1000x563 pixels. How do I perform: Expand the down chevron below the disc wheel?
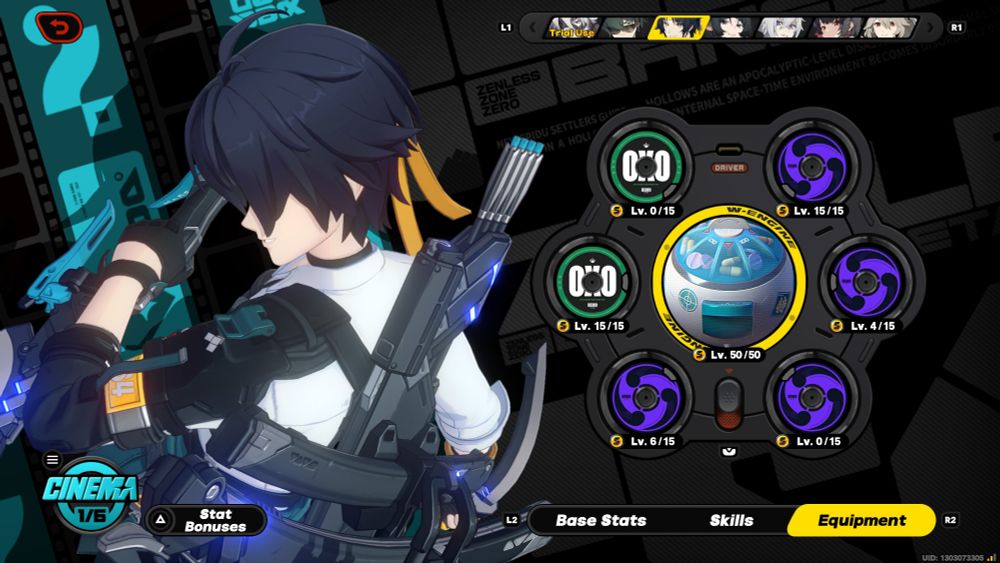pyautogui.click(x=729, y=452)
